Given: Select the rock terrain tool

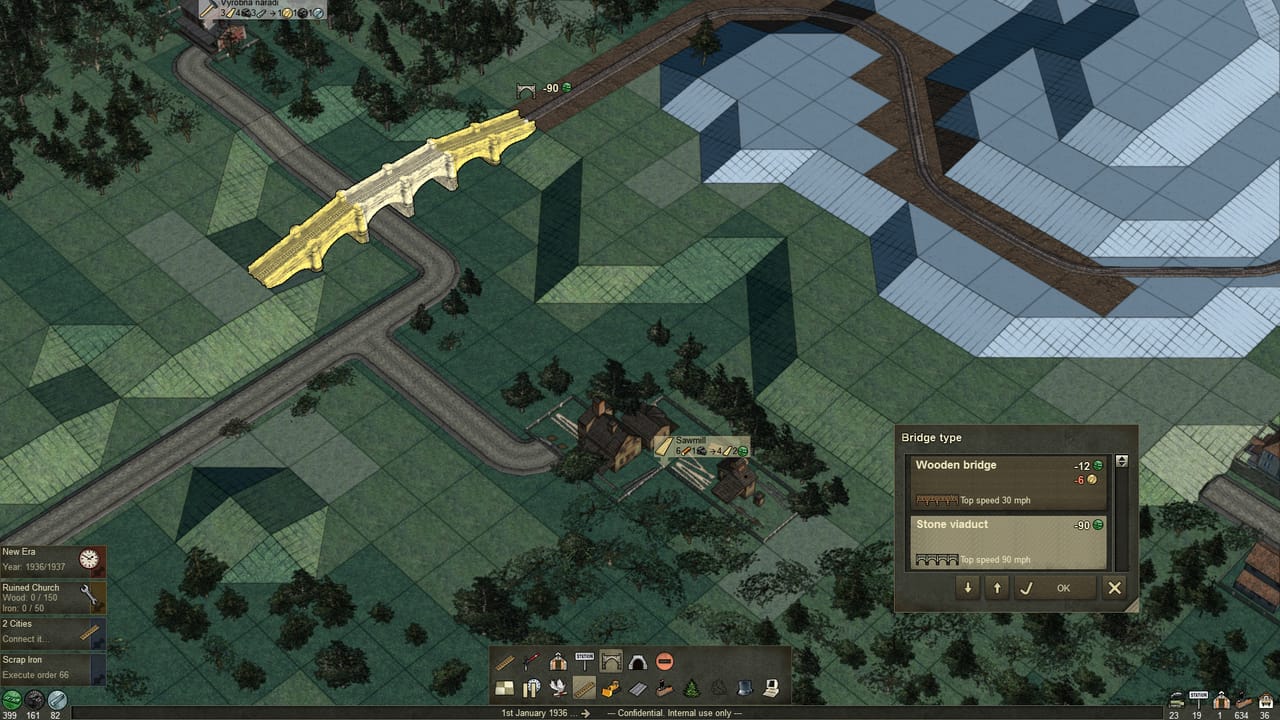Looking at the screenshot, I should pyautogui.click(x=718, y=688).
